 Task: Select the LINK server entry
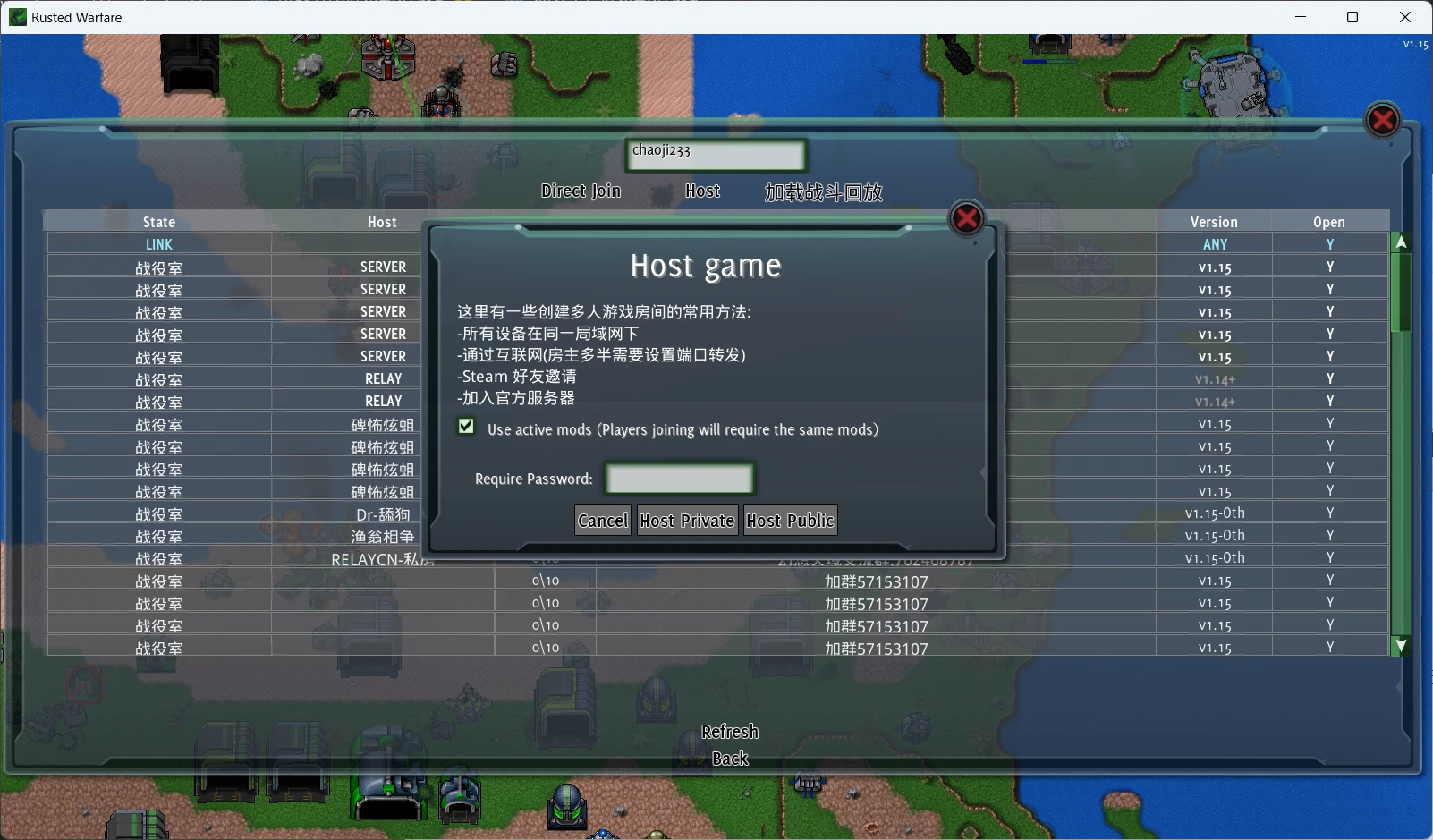[158, 243]
